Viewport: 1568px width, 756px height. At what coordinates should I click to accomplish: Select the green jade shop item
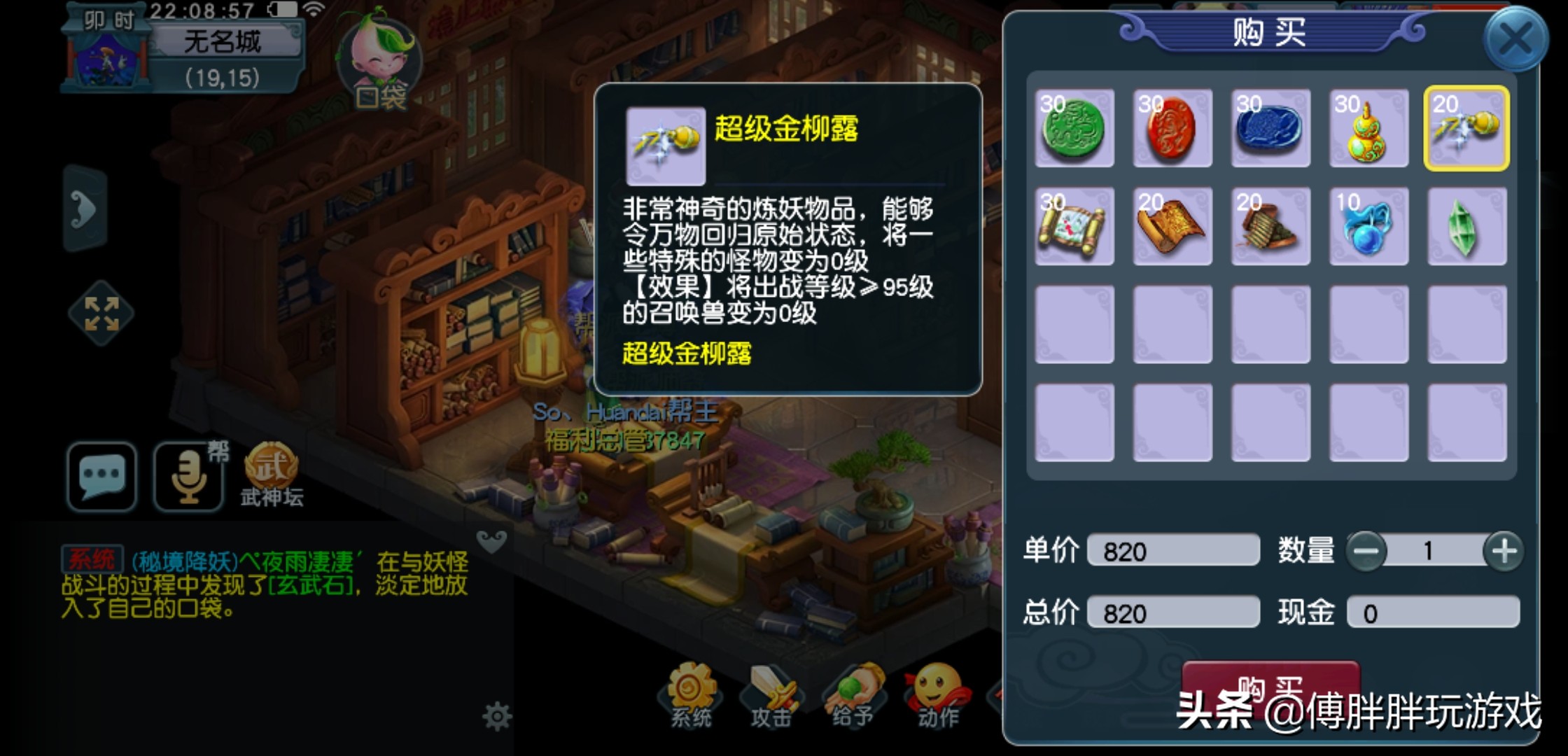(x=1074, y=129)
